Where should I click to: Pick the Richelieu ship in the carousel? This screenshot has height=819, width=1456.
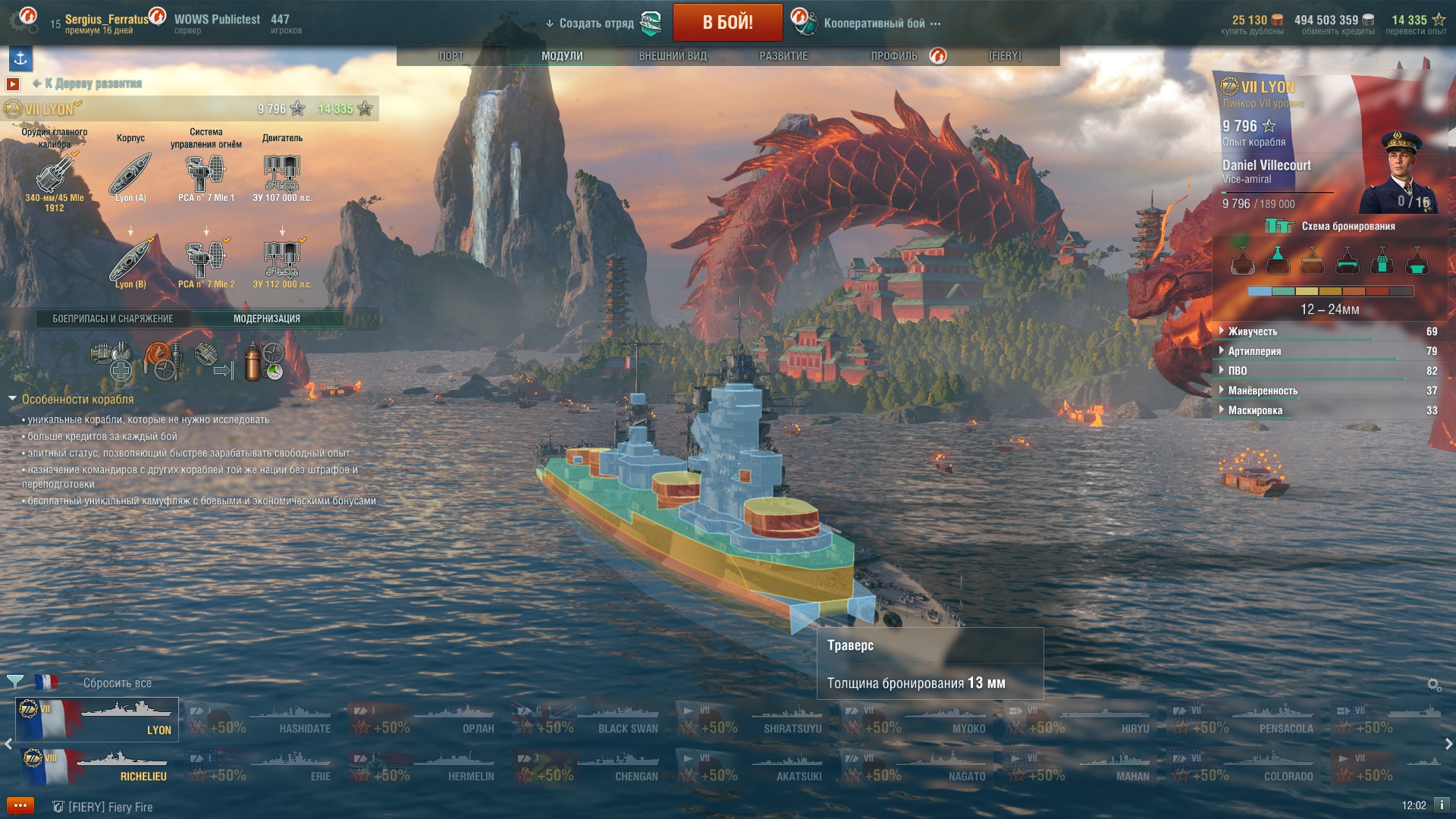click(97, 766)
